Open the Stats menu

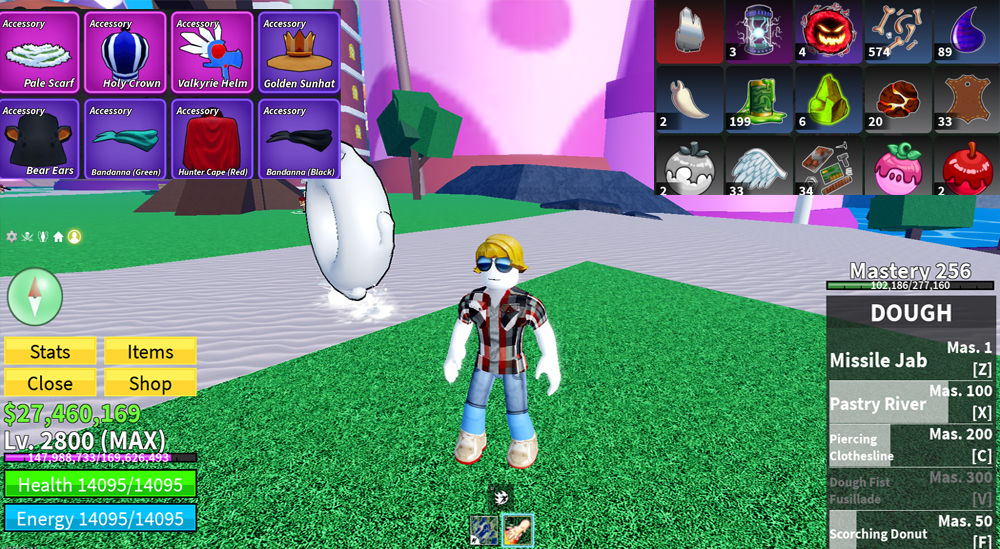tap(50, 352)
